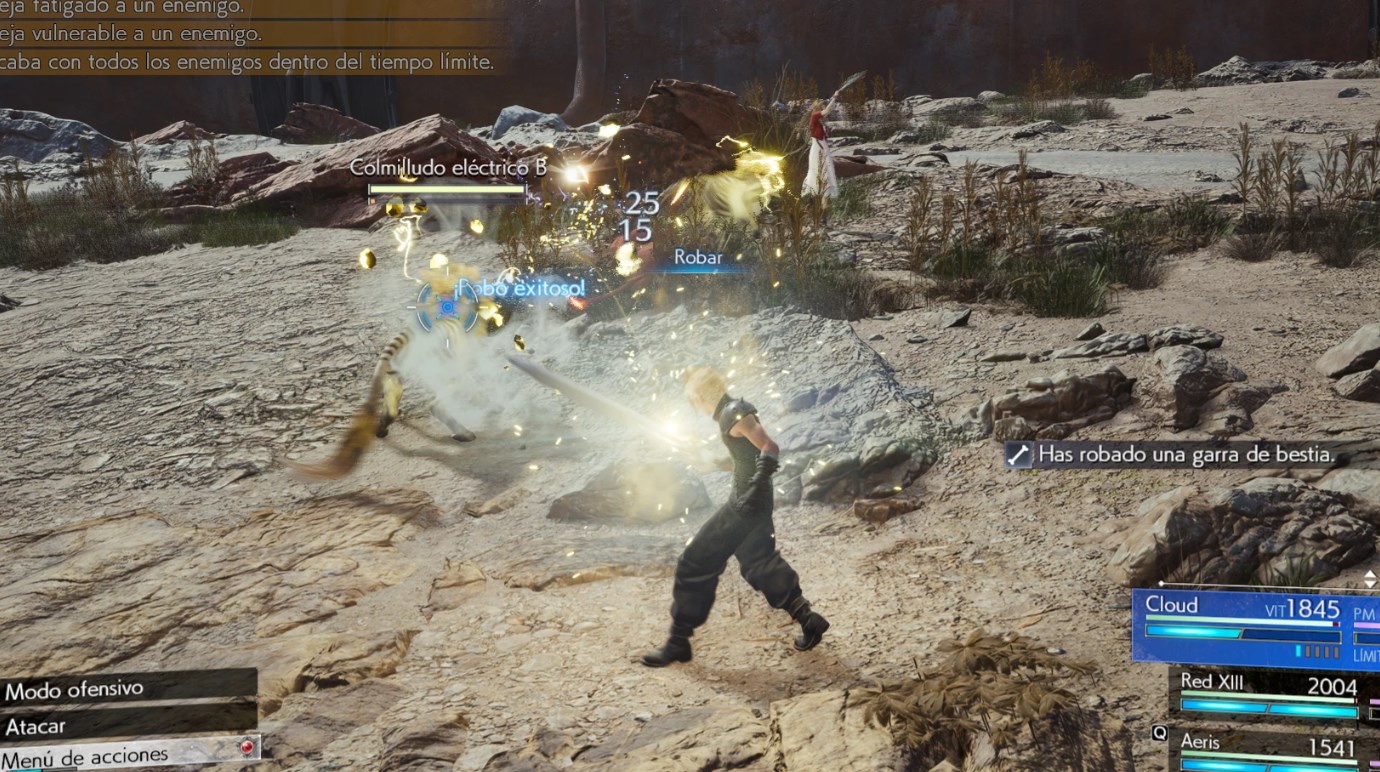Target the Colmilludo eléctrico B name tag
1380x772 pixels.
tap(447, 168)
